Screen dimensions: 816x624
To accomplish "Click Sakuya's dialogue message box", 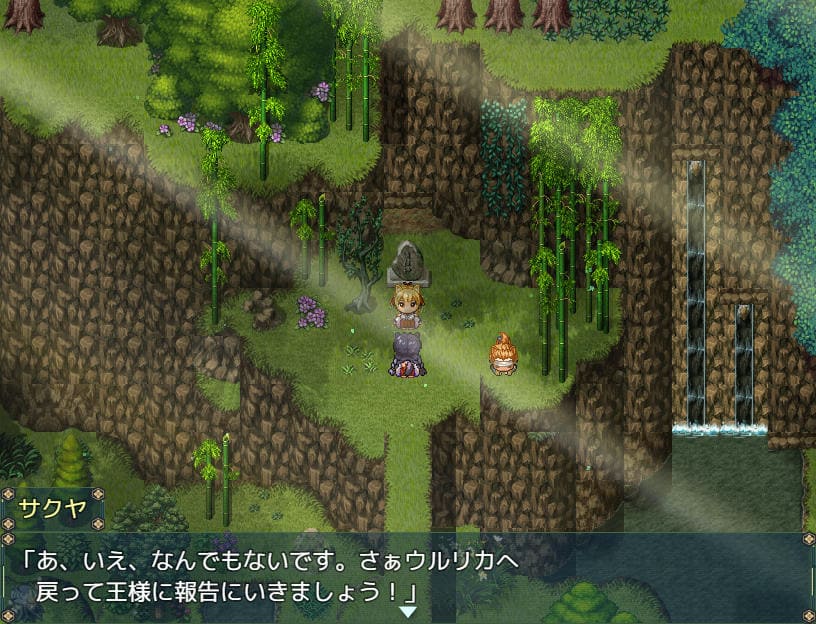I will 408,576.
